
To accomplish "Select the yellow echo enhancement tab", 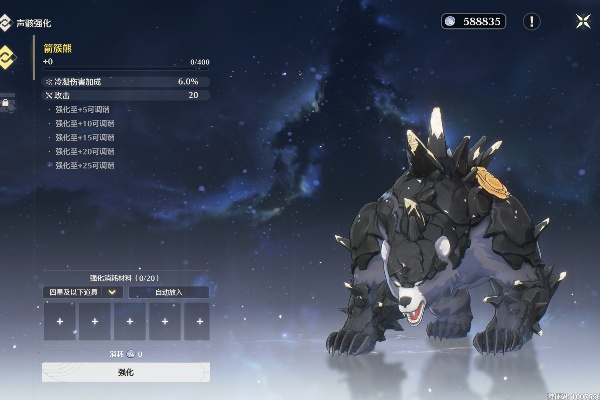I will [7, 56].
